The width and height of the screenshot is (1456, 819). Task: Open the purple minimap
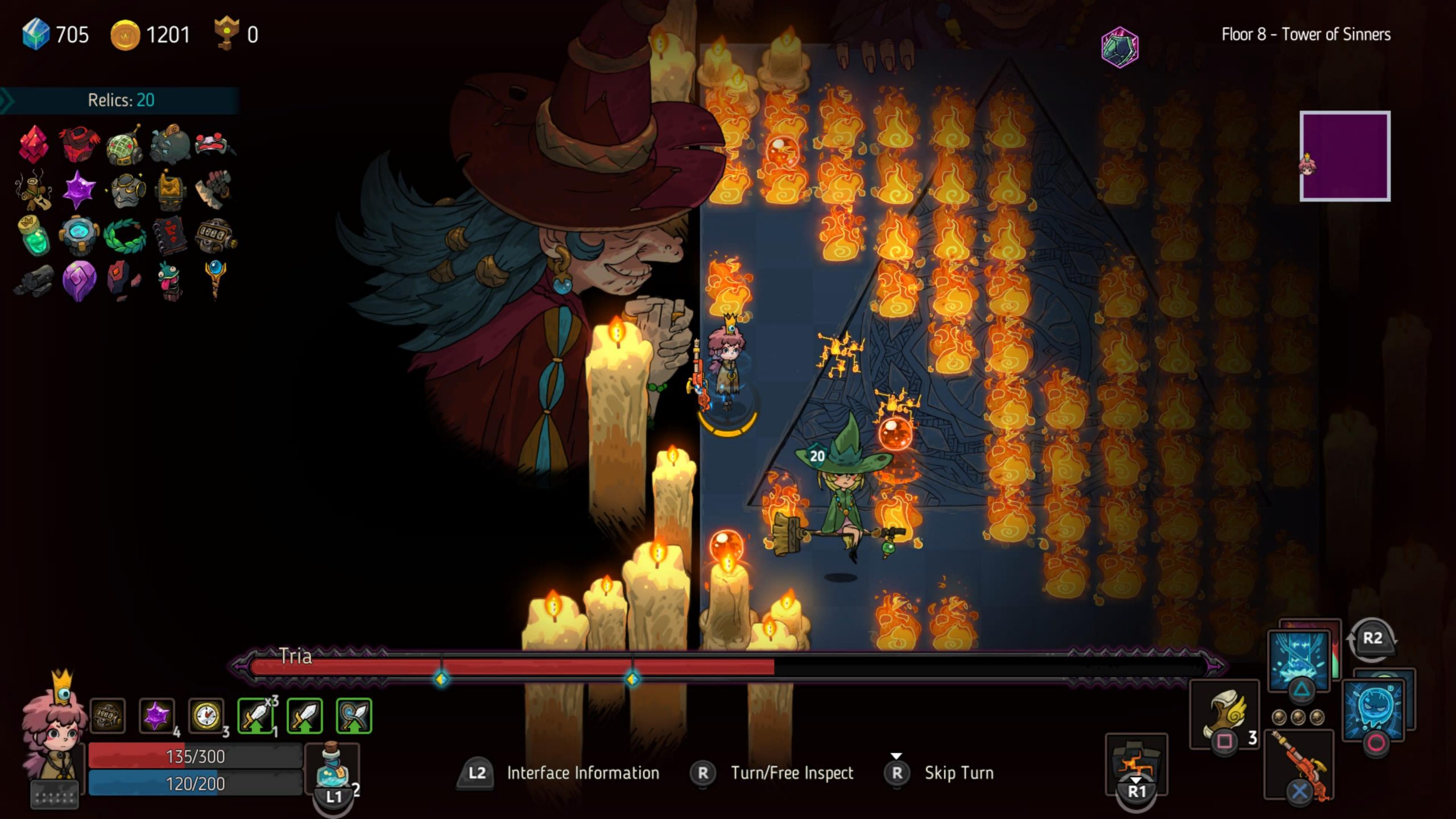(1345, 156)
